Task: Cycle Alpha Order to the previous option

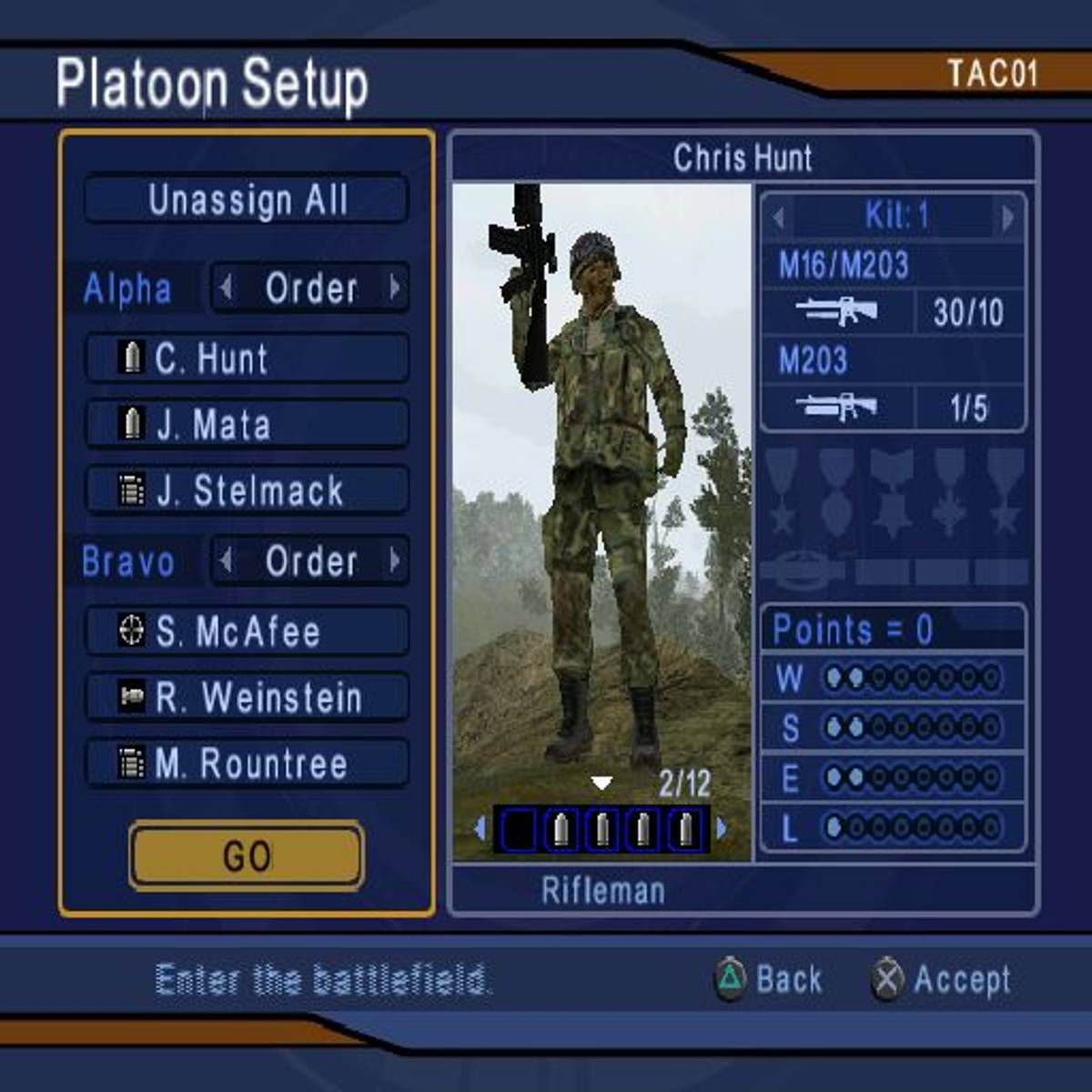Action: coord(227,288)
